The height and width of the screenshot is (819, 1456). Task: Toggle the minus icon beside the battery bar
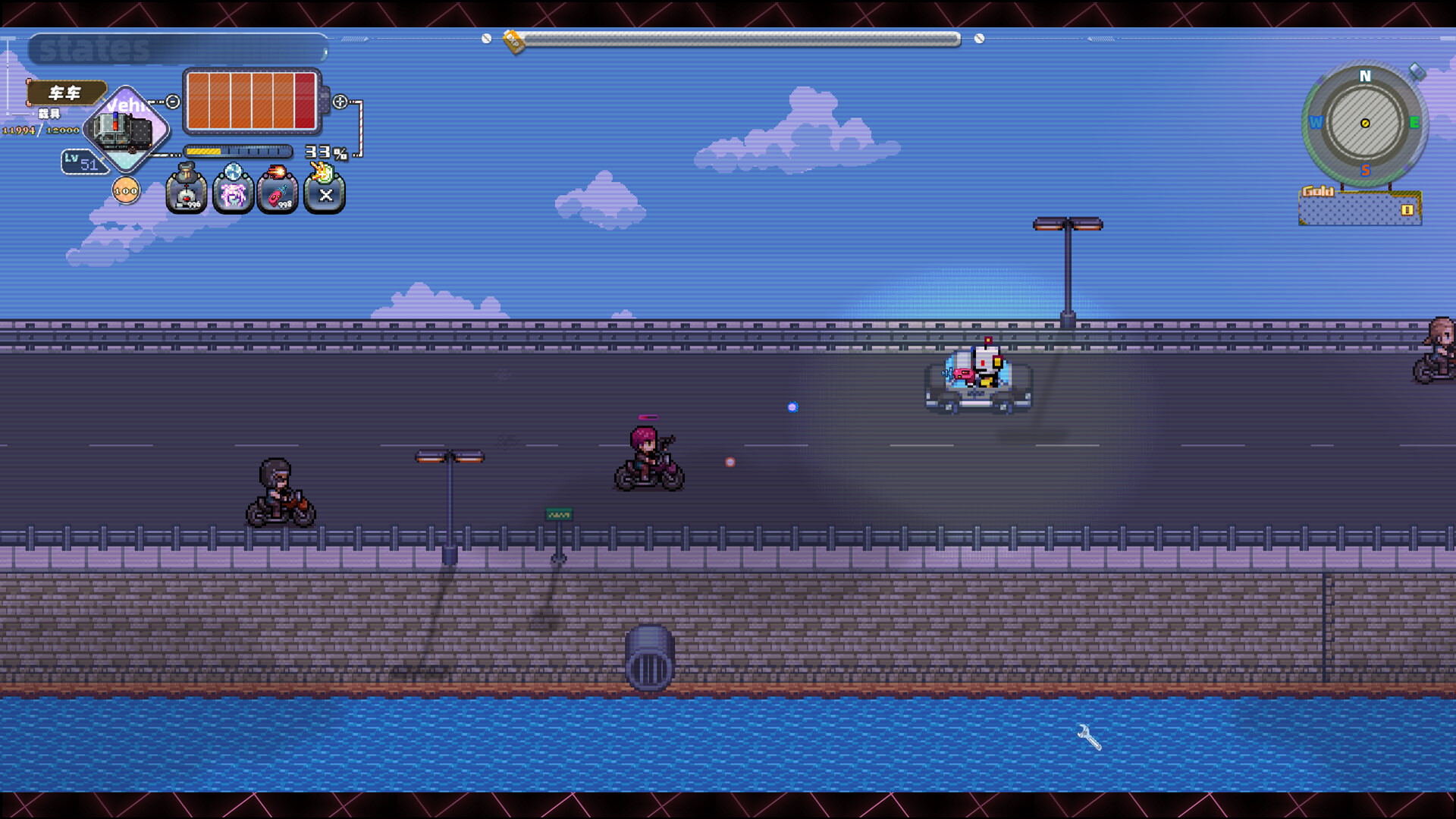pos(173,101)
